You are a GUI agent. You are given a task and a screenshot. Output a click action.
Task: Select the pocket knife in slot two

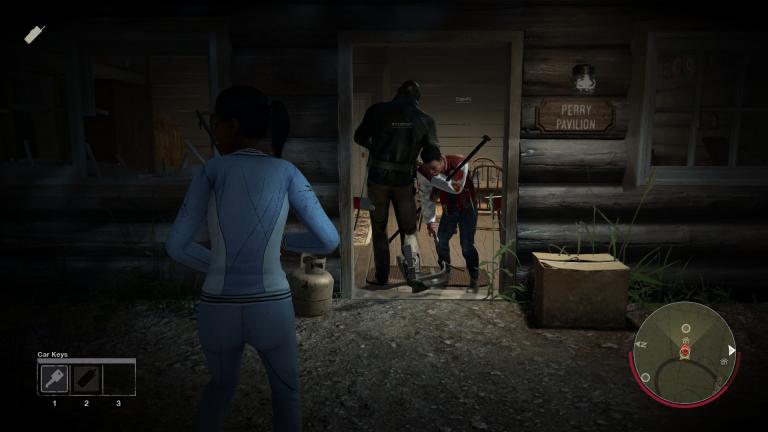[86, 379]
